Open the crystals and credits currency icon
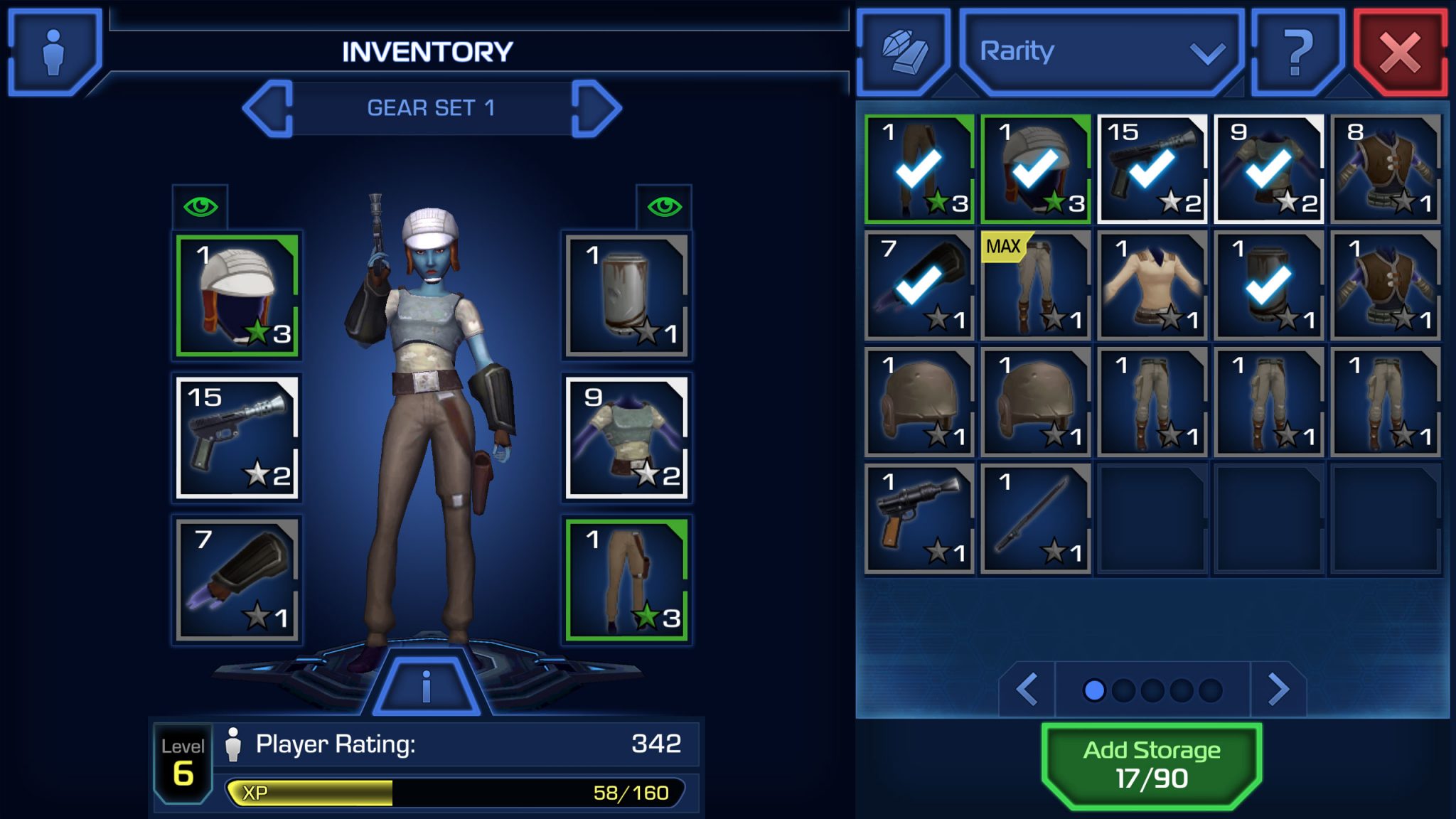The height and width of the screenshot is (819, 1456). point(904,52)
